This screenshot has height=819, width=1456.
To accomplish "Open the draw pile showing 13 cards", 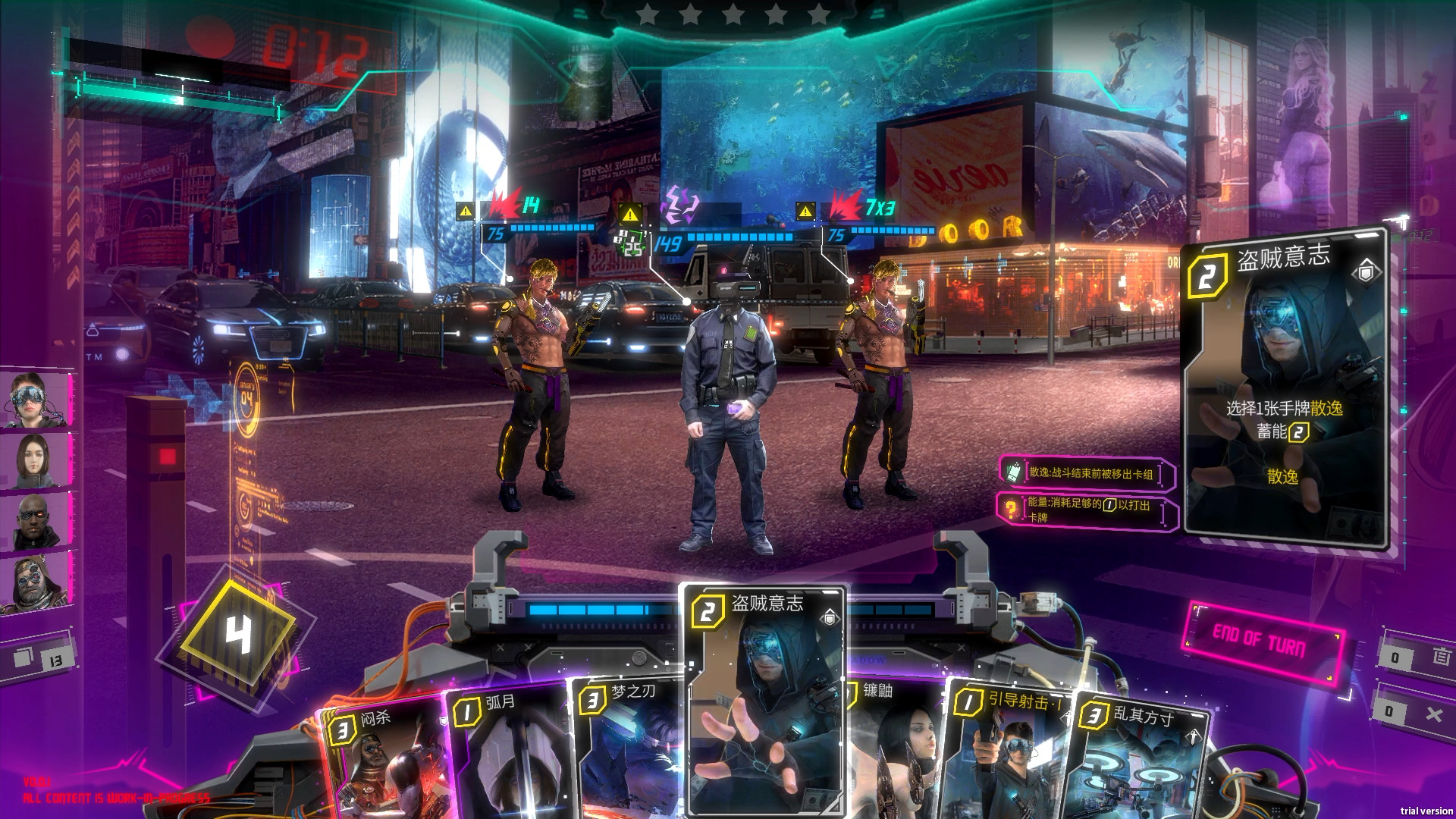I will (44, 658).
